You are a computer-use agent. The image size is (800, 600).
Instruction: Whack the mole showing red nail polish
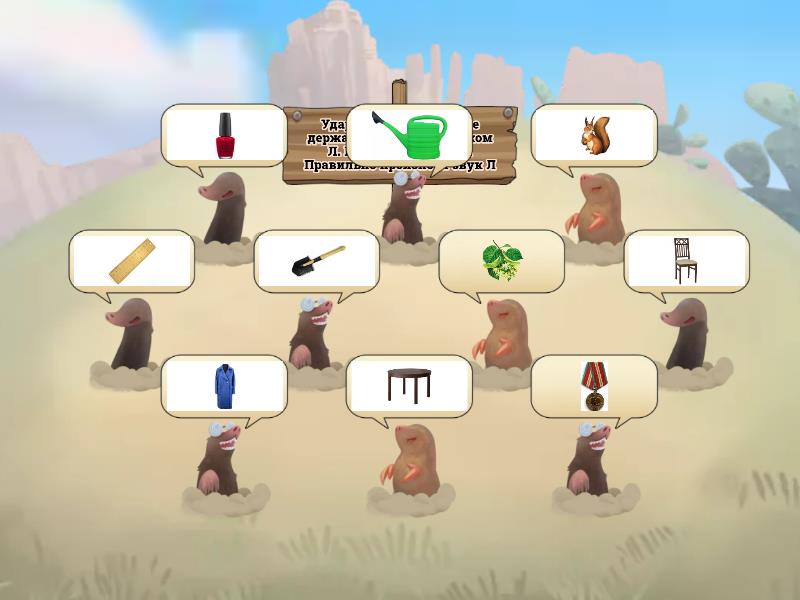click(224, 208)
